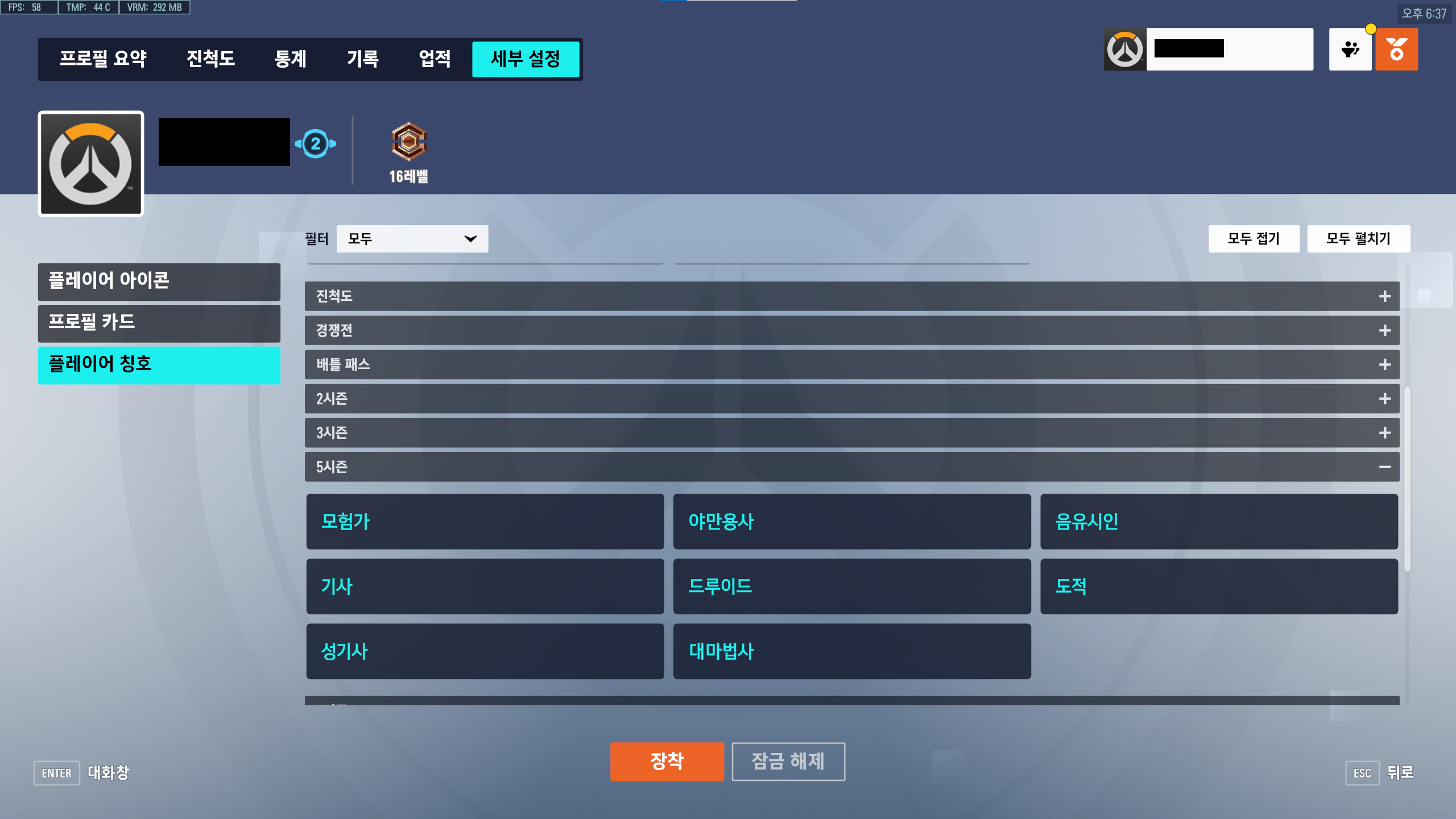Image resolution: width=1456 pixels, height=819 pixels.
Task: Open the social/groups icon in top-right
Action: coord(1350,49)
